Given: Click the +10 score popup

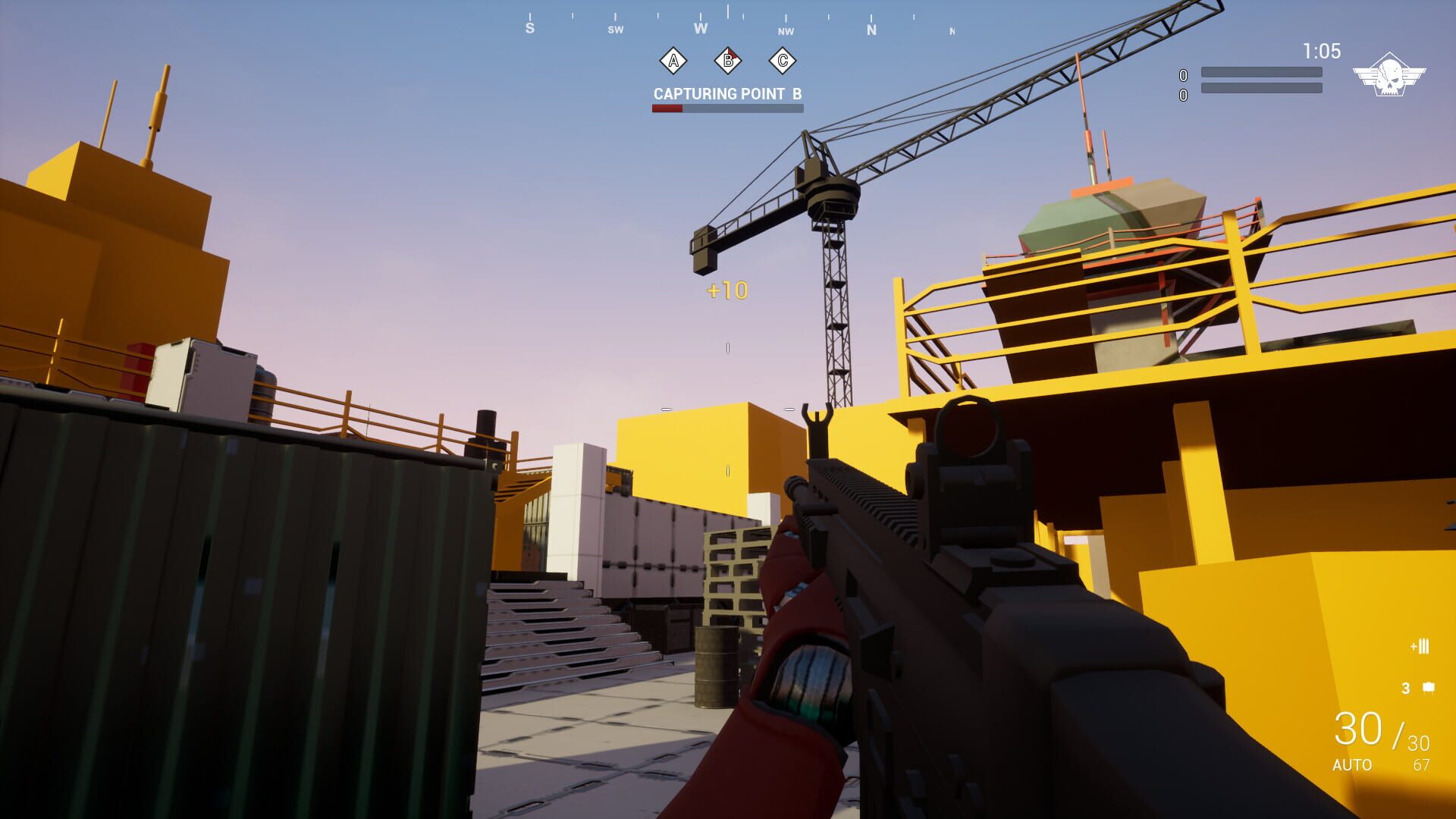Looking at the screenshot, I should [x=729, y=289].
